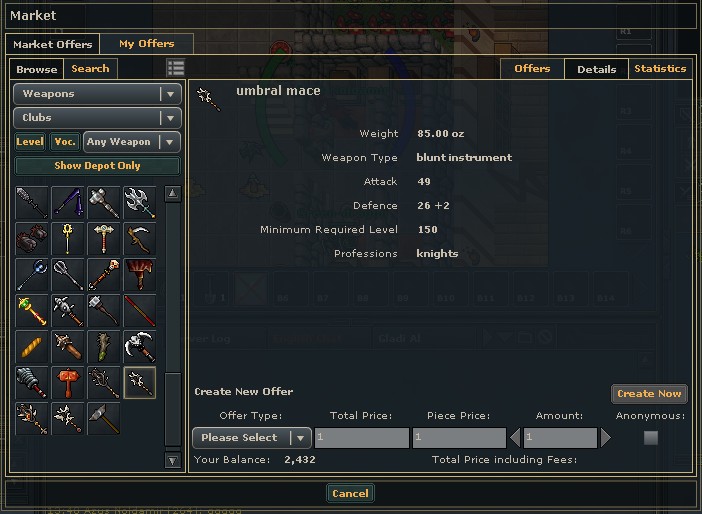Choose an offer type from Please Select
This screenshot has width=702, height=514.
click(x=251, y=438)
